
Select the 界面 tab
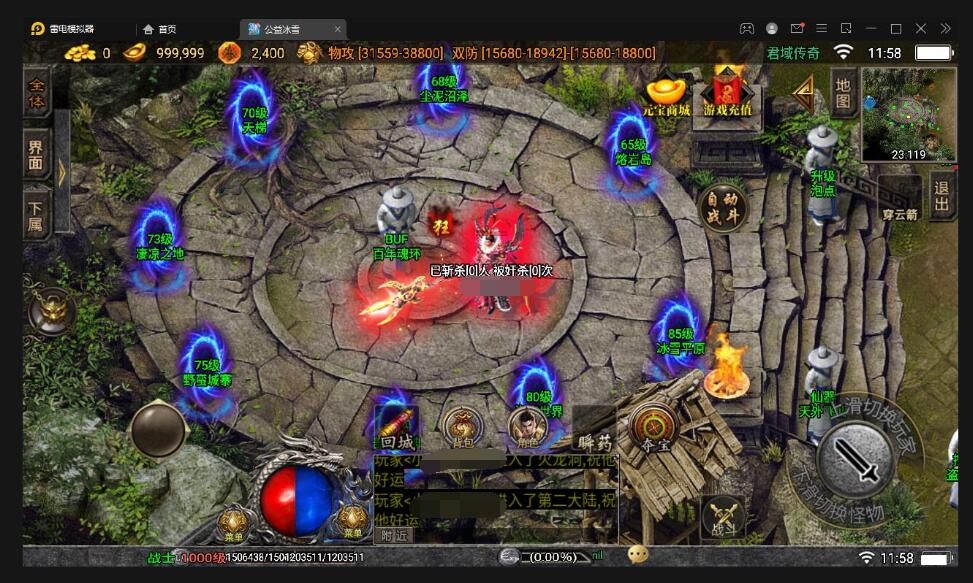[37, 155]
